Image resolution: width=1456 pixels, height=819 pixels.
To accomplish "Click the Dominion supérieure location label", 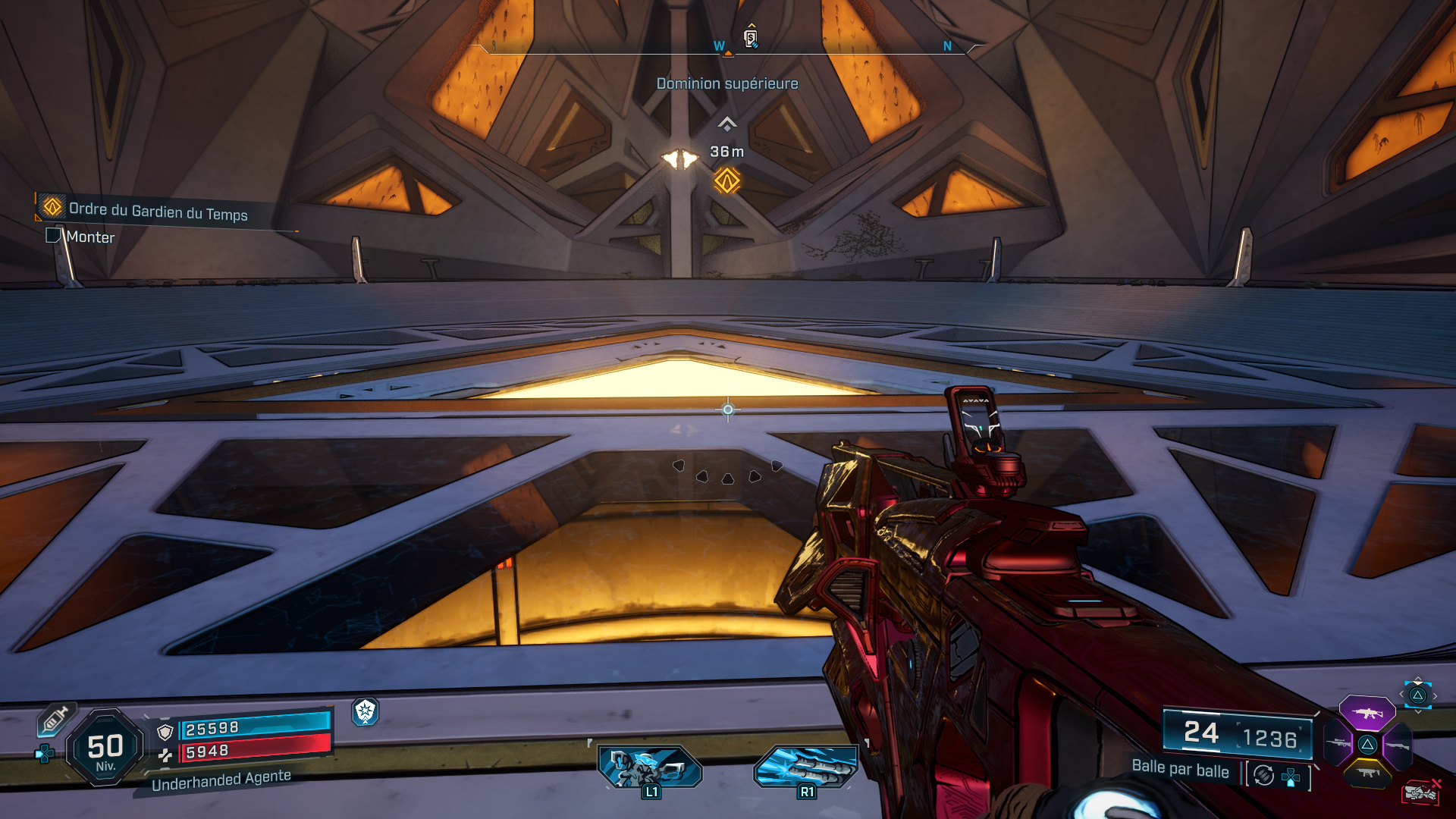I will click(726, 83).
